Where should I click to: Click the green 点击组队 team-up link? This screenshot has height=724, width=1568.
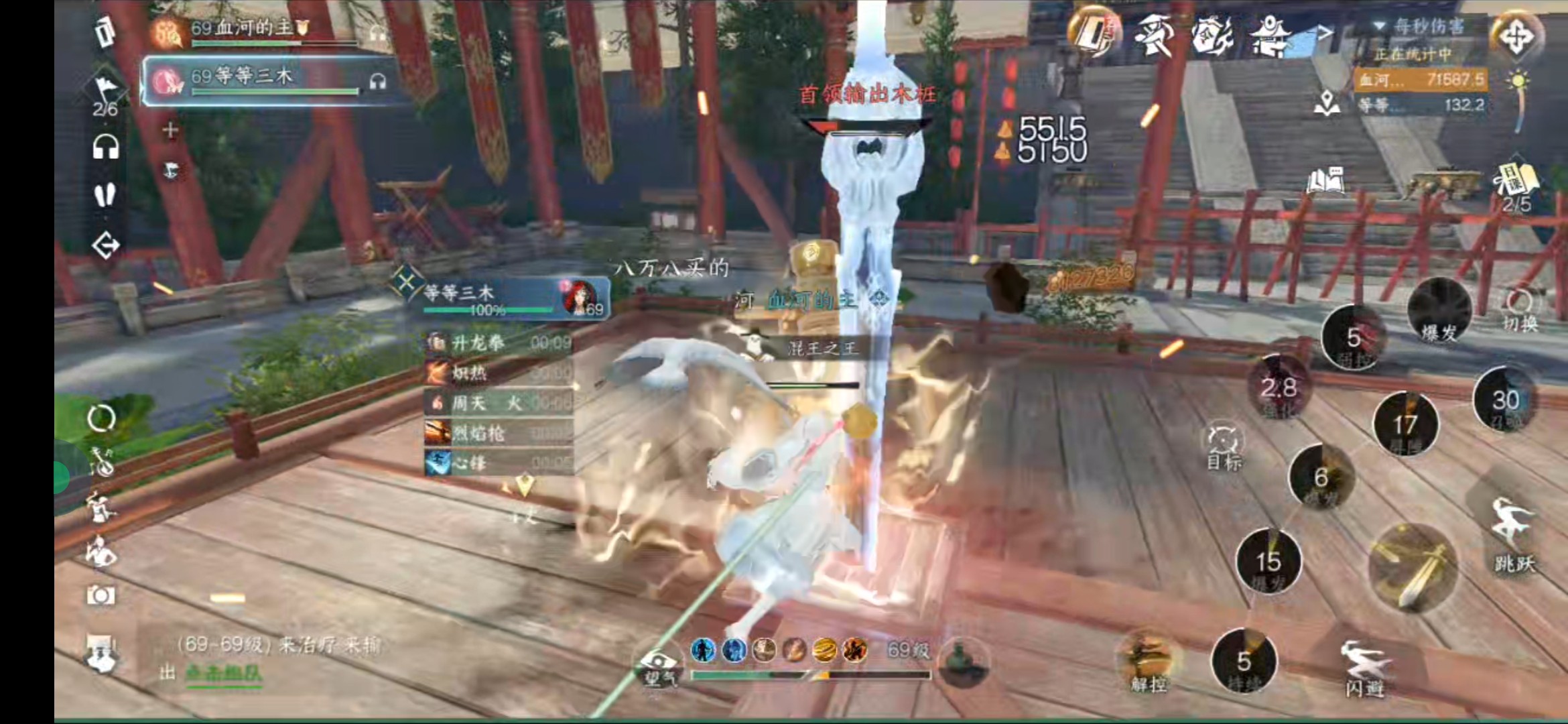point(223,672)
